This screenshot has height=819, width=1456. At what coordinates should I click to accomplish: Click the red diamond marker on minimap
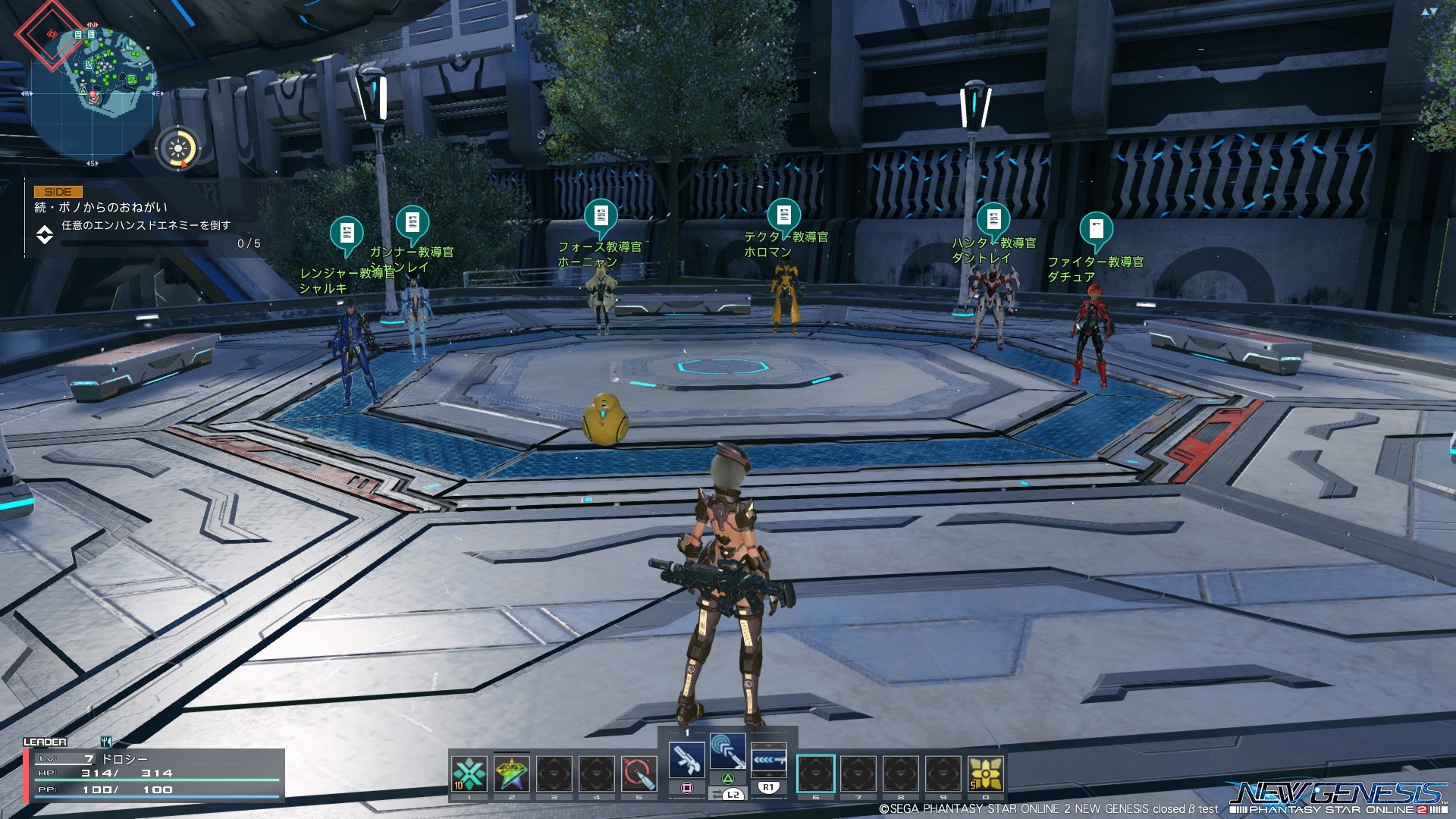point(50,34)
